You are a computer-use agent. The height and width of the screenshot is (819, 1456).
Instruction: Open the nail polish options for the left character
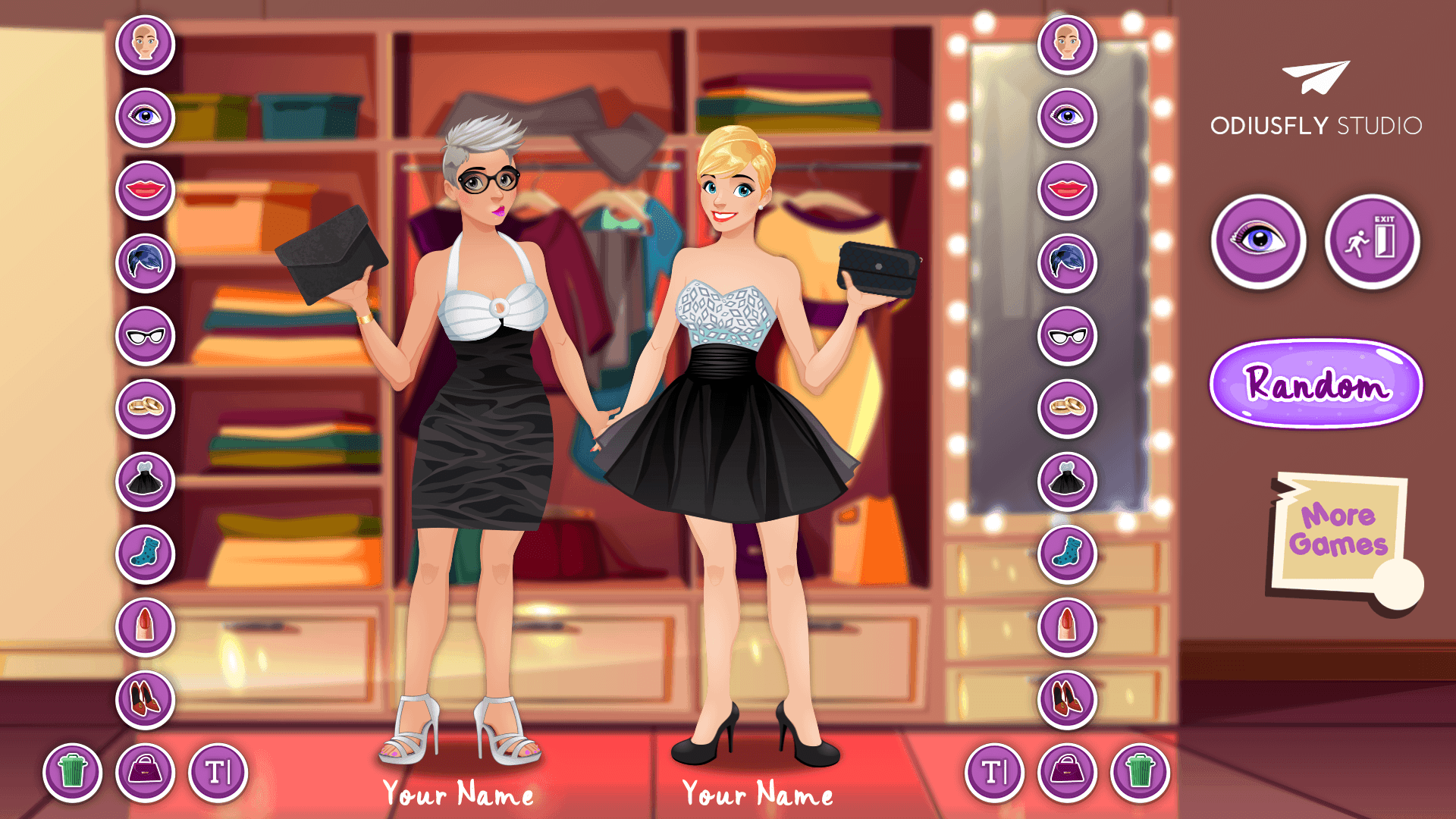tap(146, 626)
